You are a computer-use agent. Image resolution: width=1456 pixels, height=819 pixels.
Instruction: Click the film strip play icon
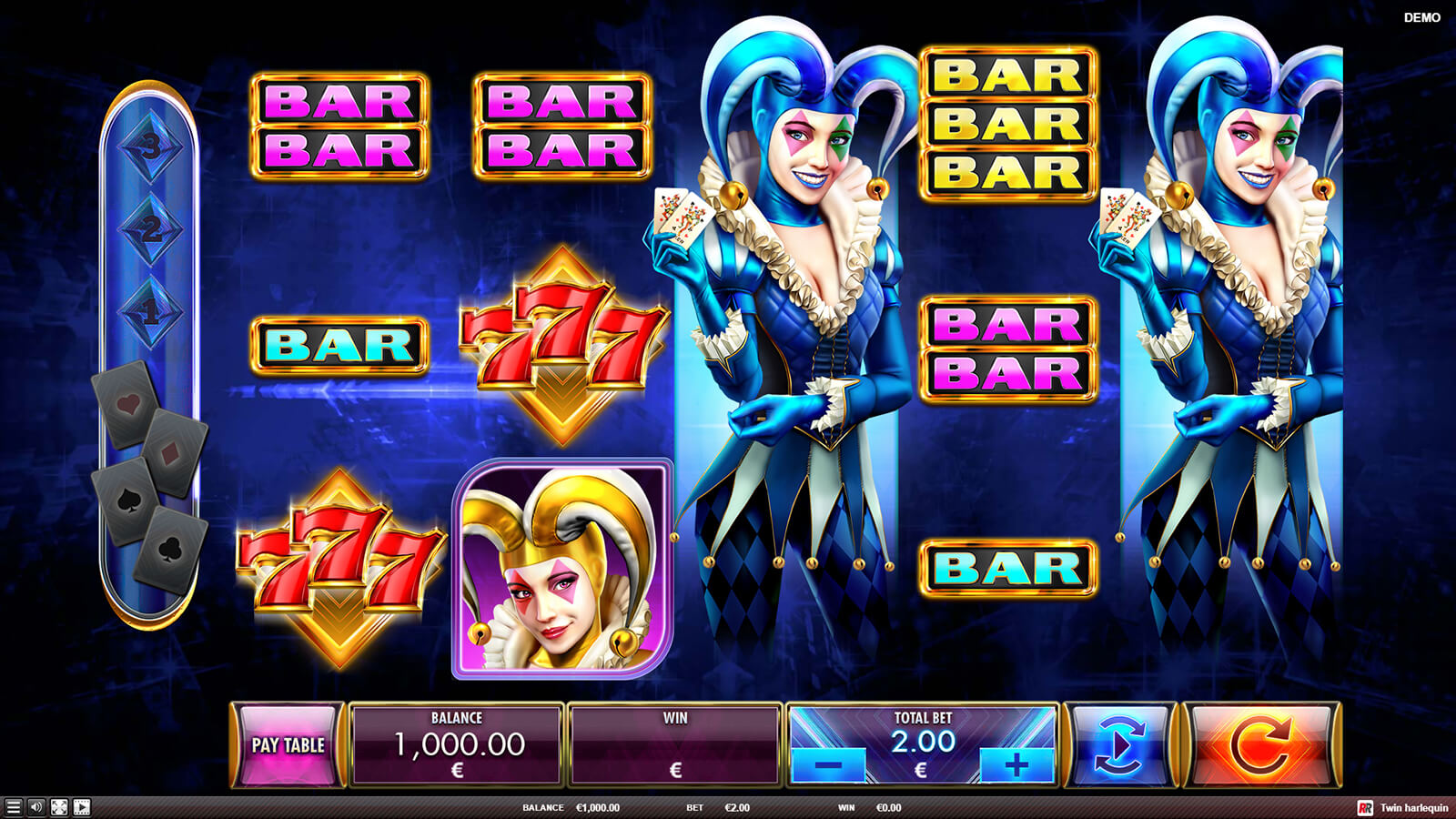[82, 807]
